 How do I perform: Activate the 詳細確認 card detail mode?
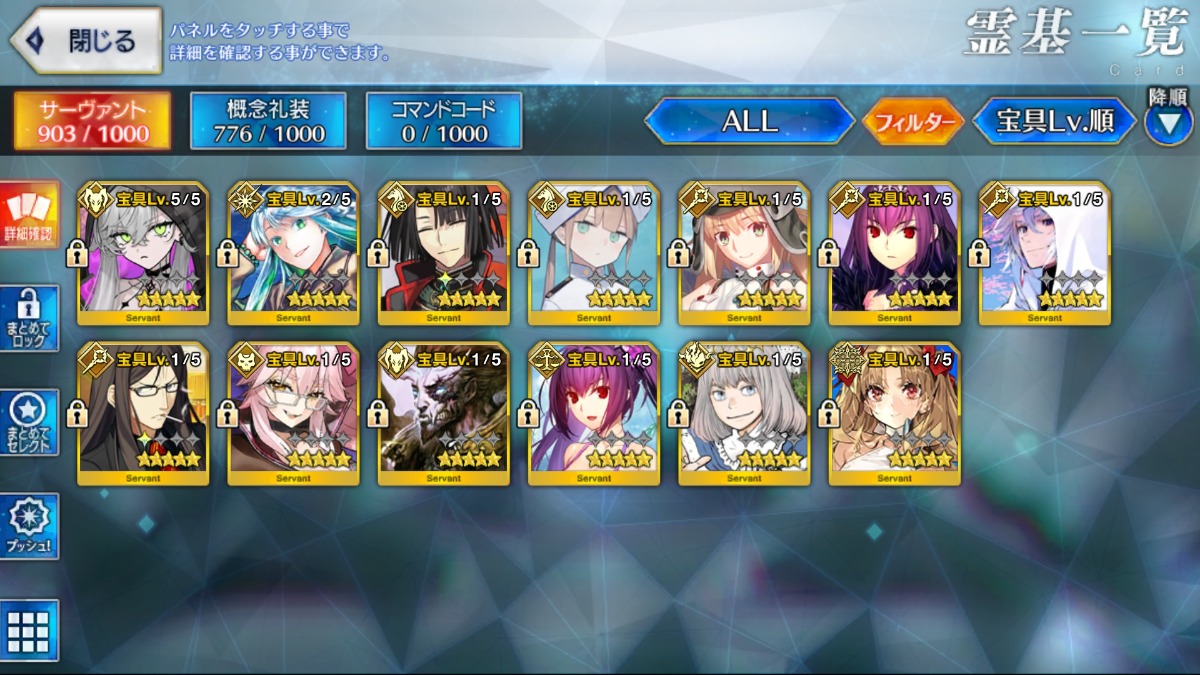[x=29, y=216]
